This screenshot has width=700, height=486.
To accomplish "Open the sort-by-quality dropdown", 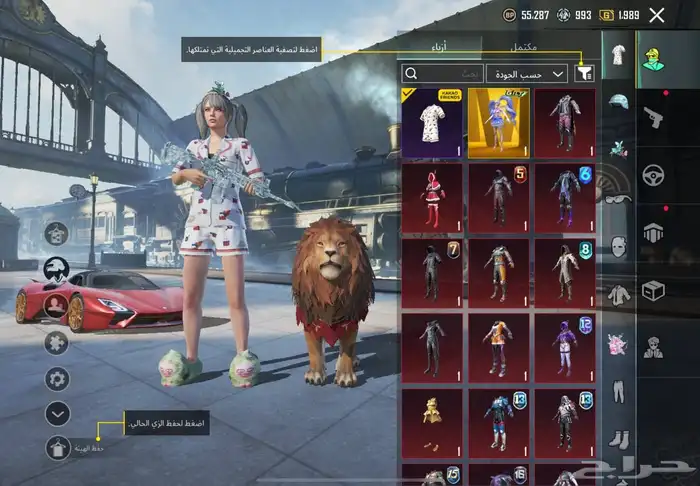I will click(x=527, y=73).
